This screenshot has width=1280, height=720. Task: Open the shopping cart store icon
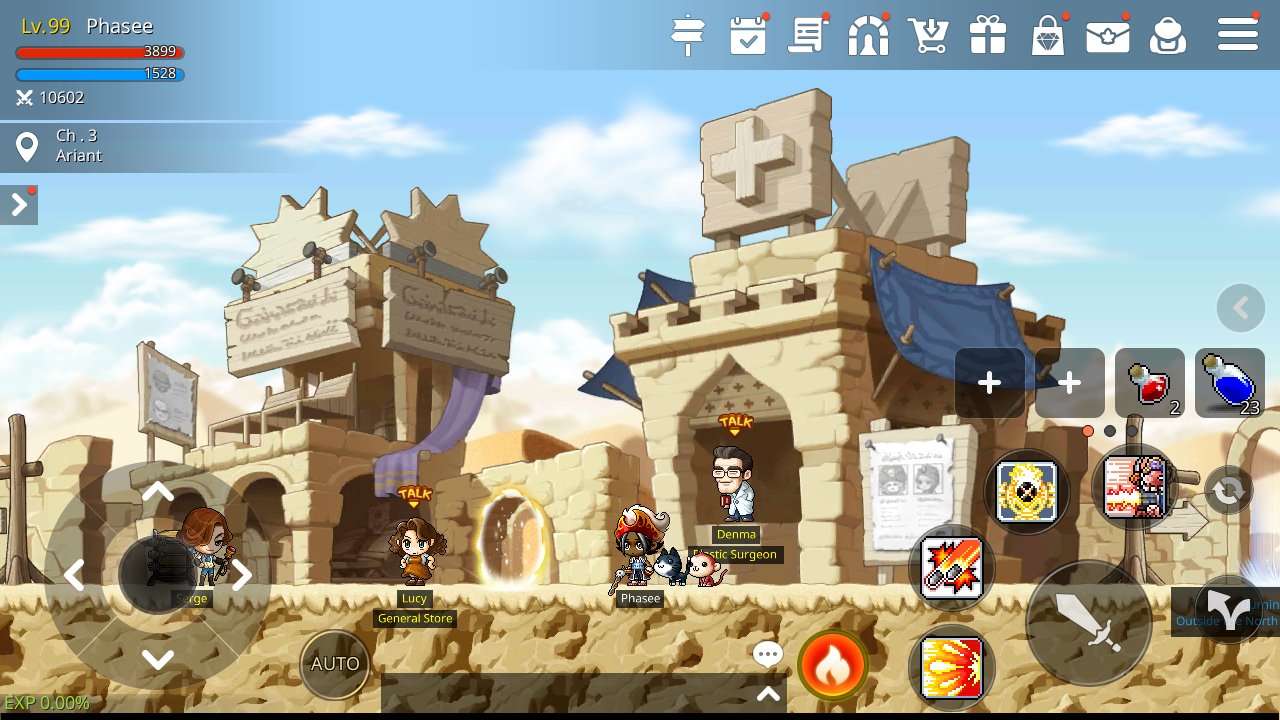tap(928, 35)
